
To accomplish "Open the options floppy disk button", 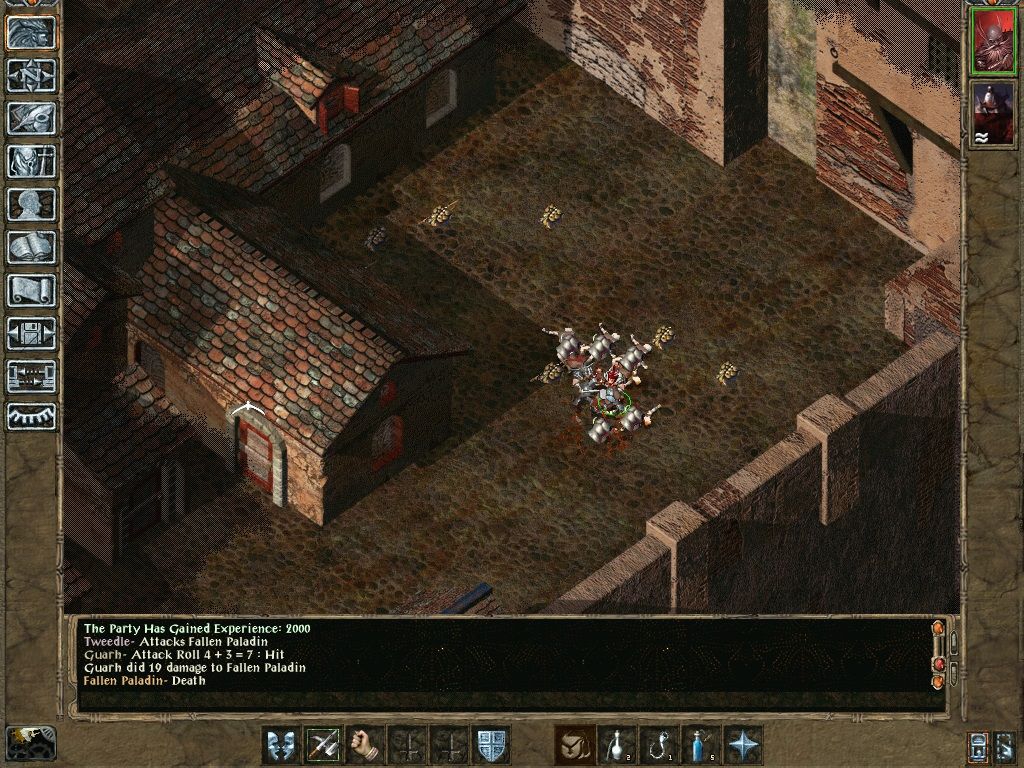I will 31,333.
